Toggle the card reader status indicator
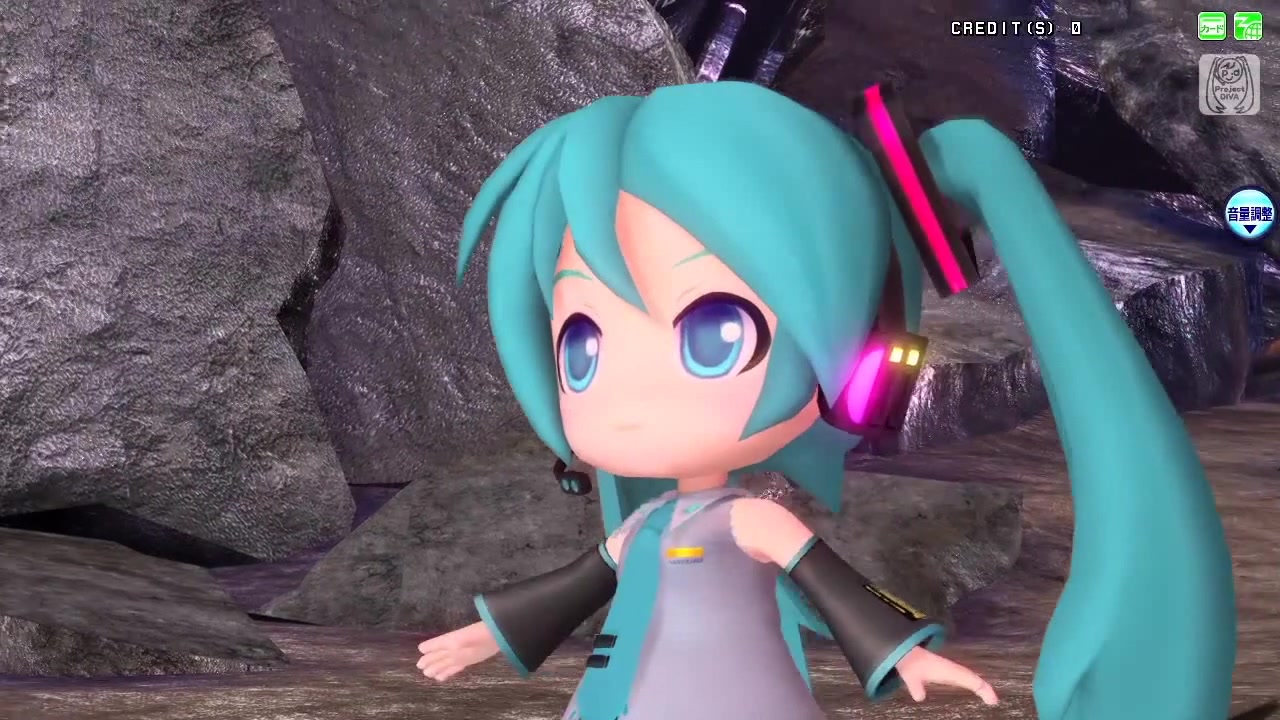1280x720 pixels. pyautogui.click(x=1211, y=27)
